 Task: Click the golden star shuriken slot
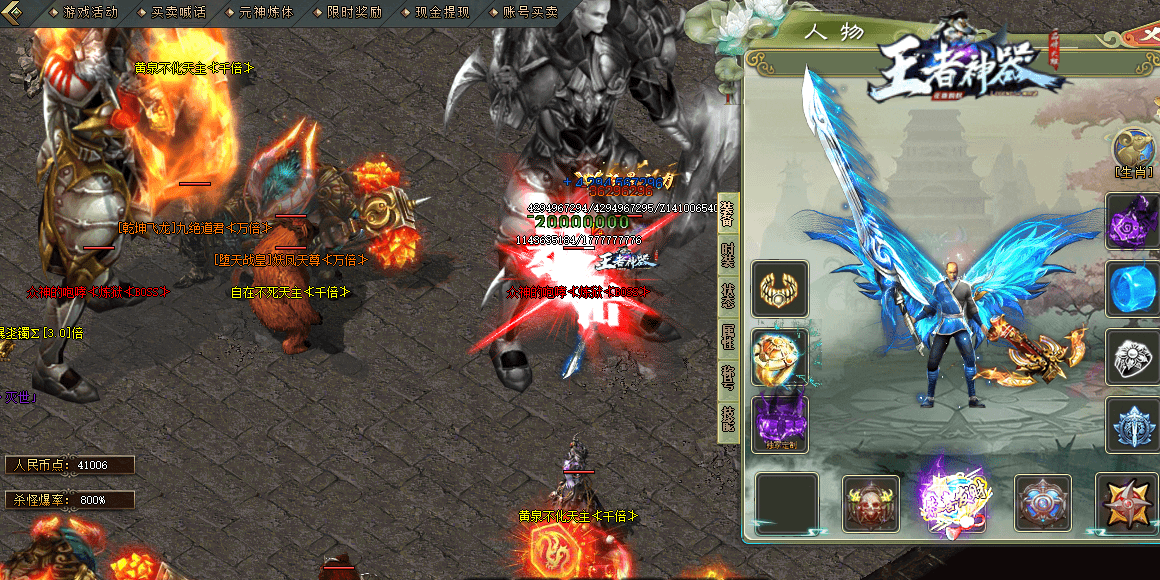point(1126,503)
